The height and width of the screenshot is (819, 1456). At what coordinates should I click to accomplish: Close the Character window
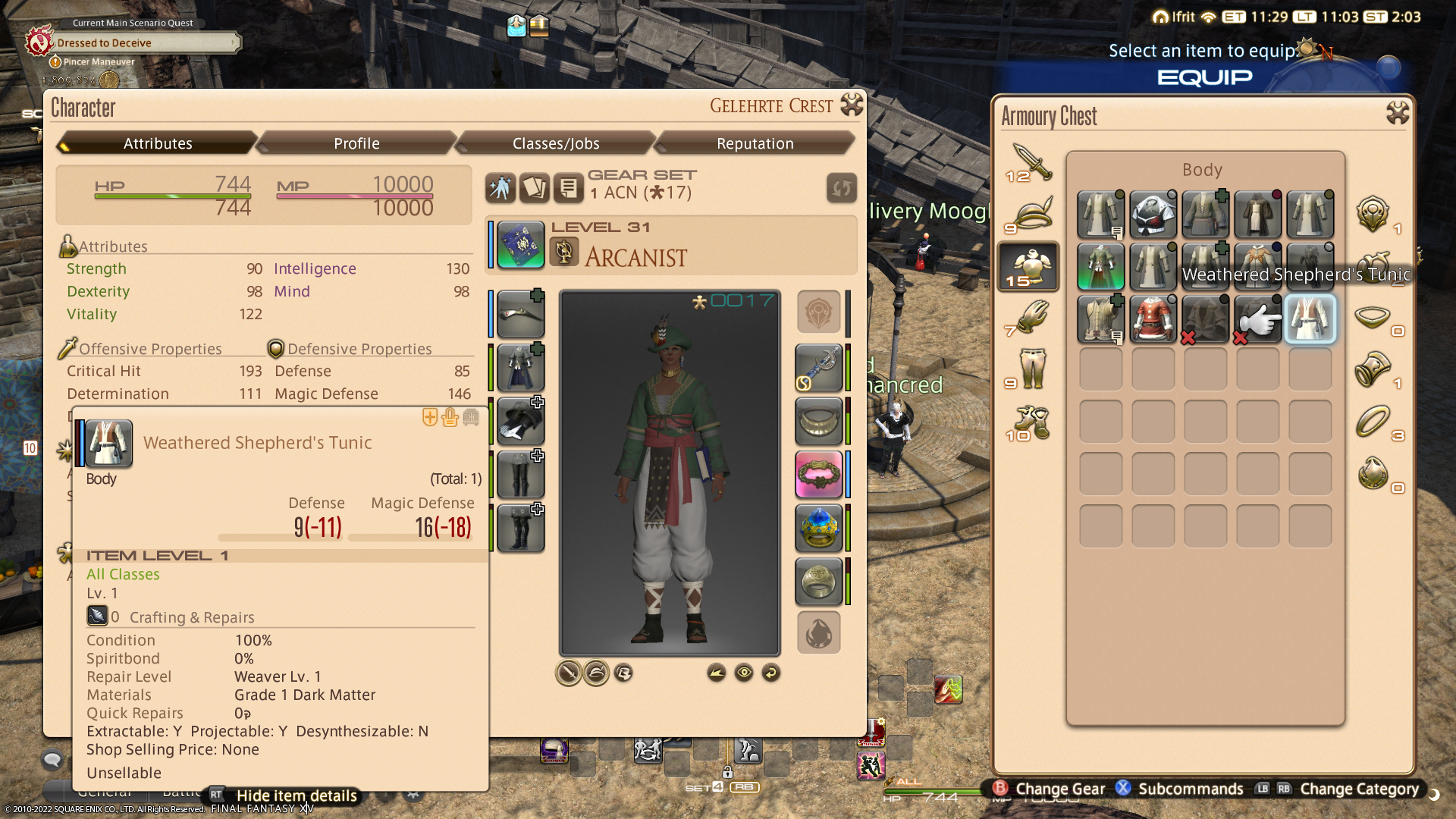[852, 105]
